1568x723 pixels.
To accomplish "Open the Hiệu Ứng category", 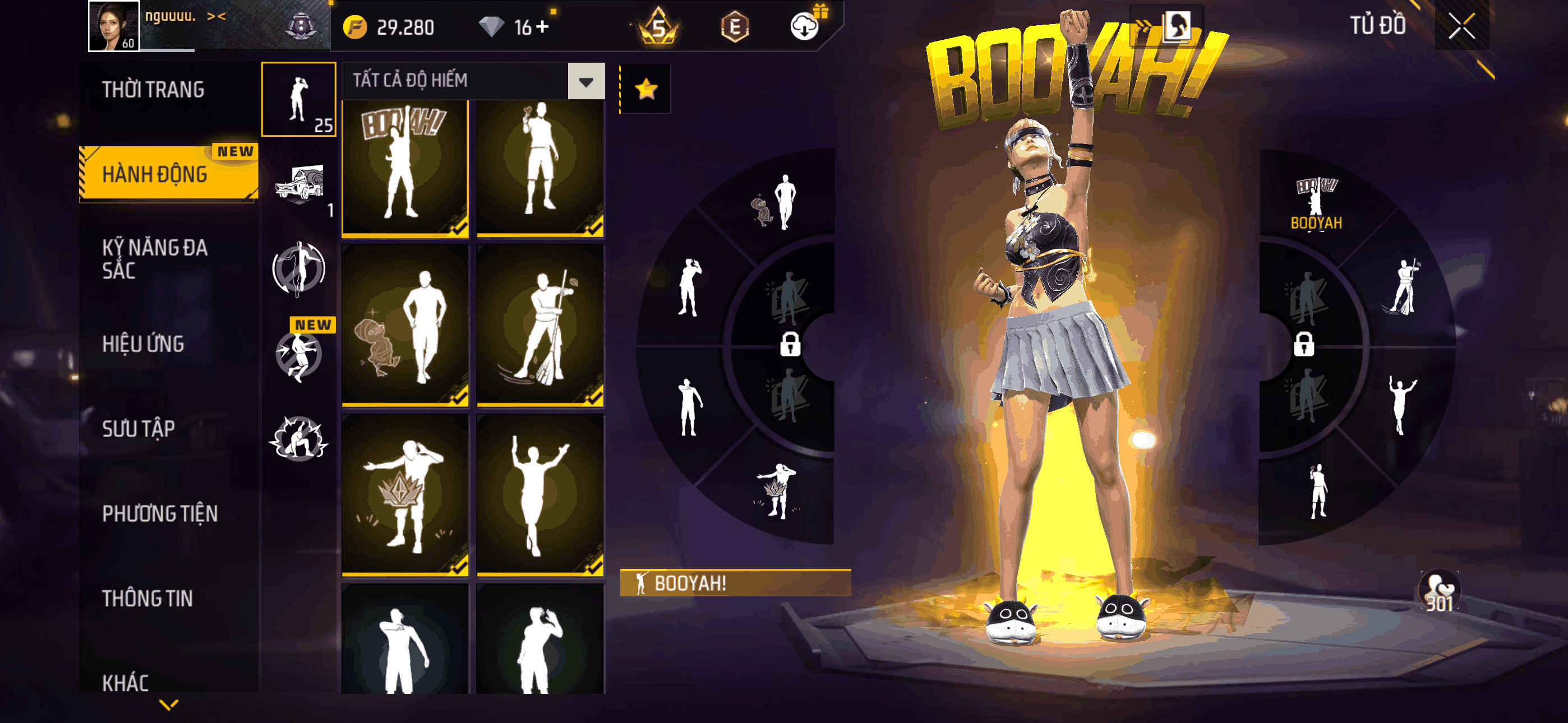I will [x=143, y=344].
